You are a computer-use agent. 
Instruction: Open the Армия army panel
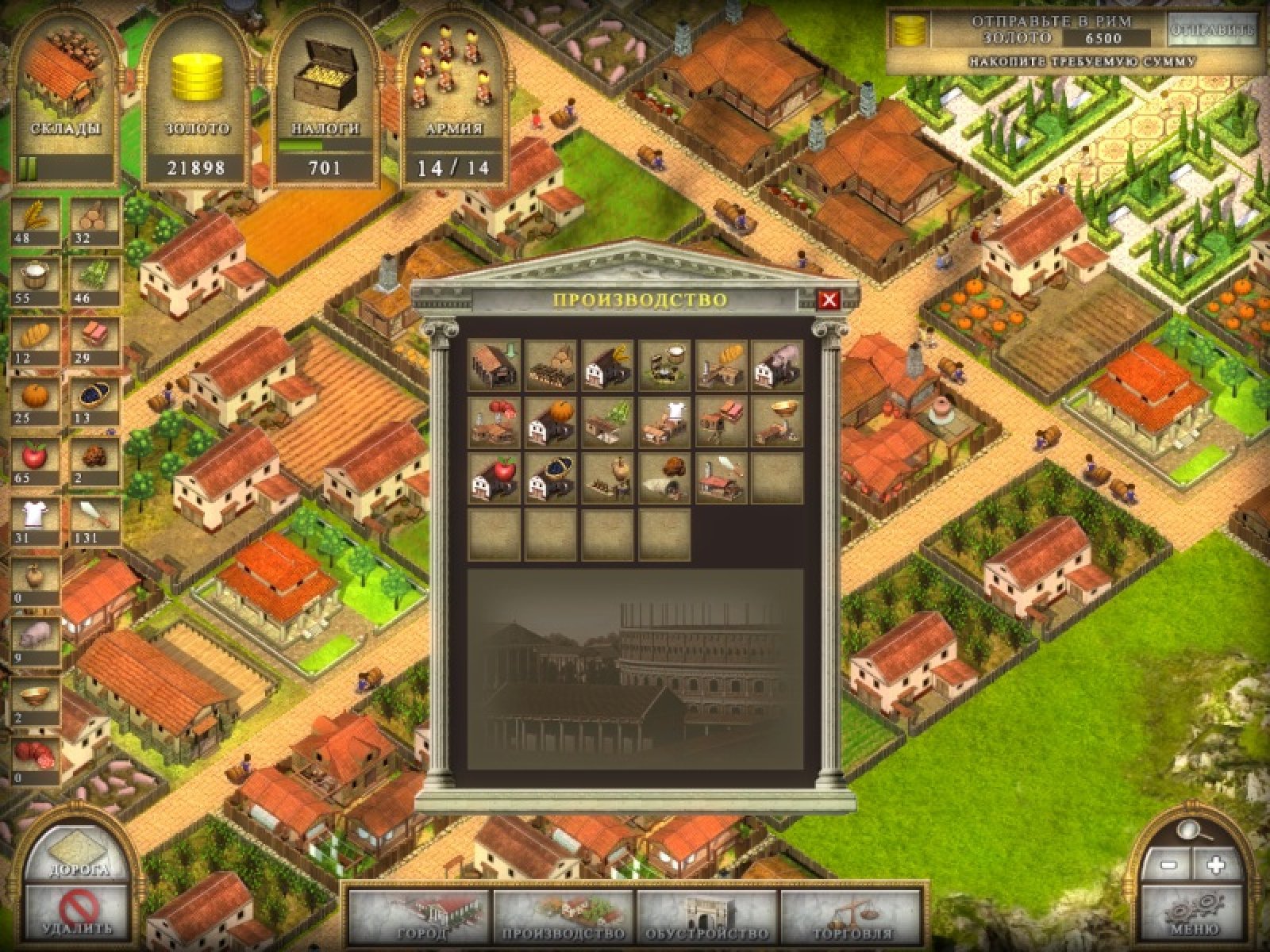[x=453, y=99]
